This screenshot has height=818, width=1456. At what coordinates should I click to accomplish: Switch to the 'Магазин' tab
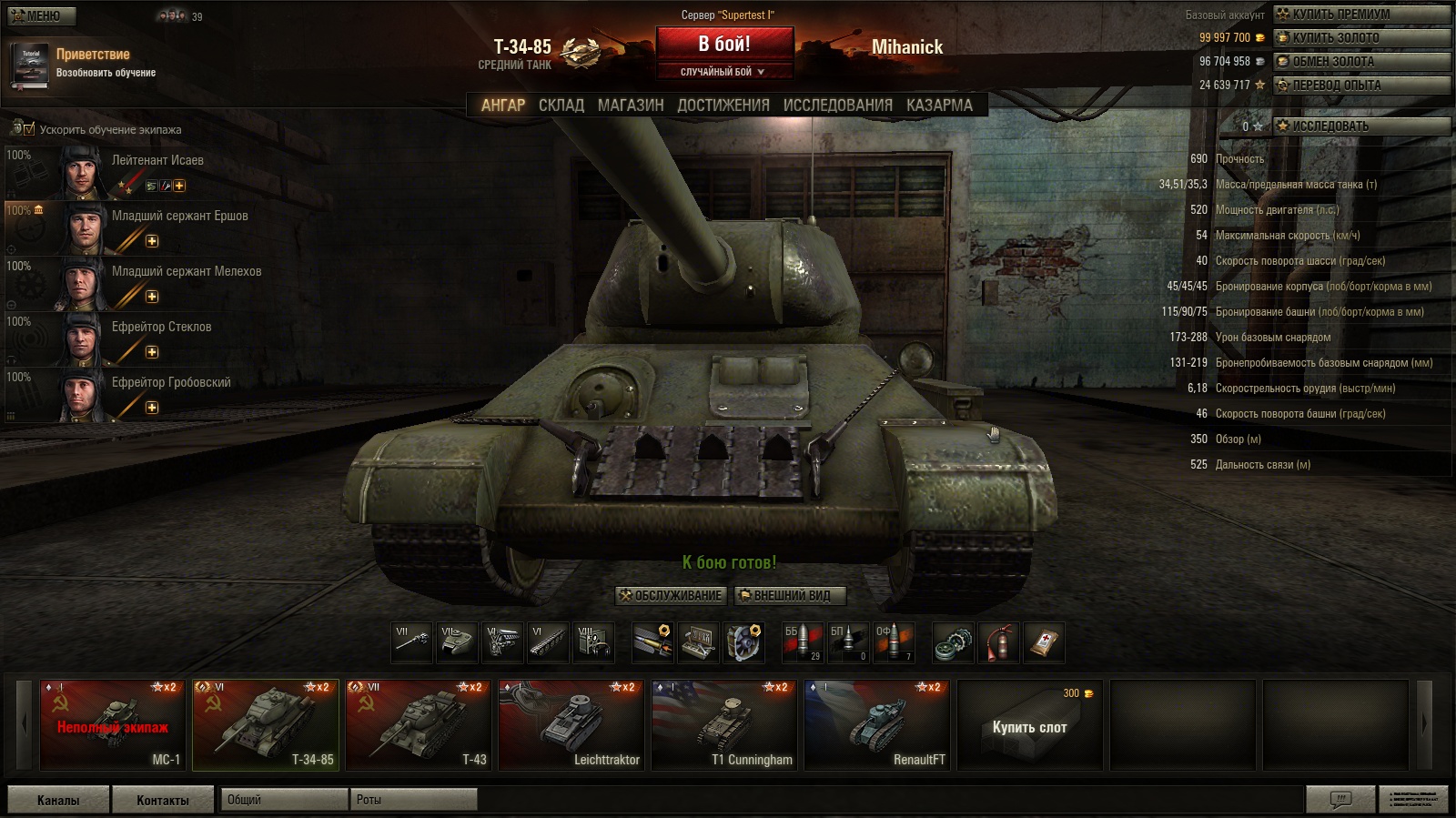[x=631, y=106]
